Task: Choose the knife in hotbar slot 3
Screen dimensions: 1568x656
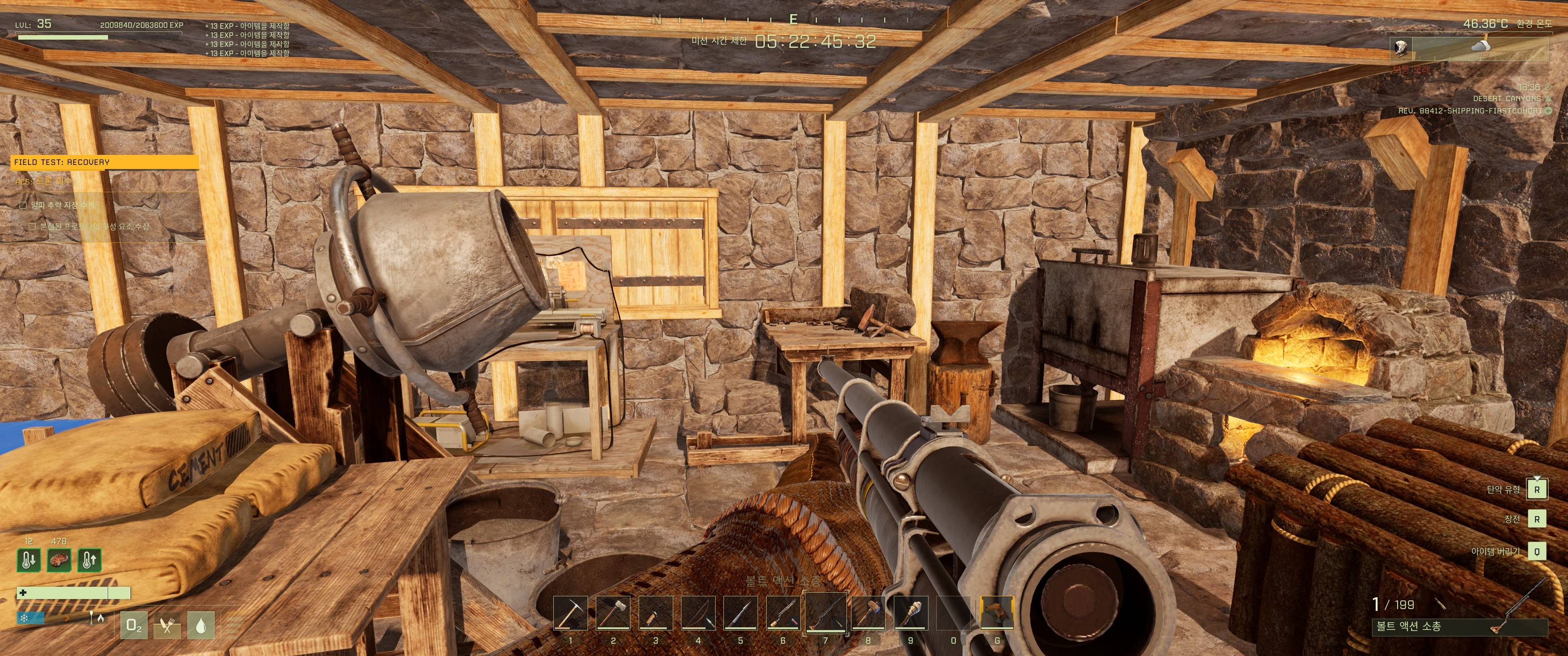Action: (655, 613)
